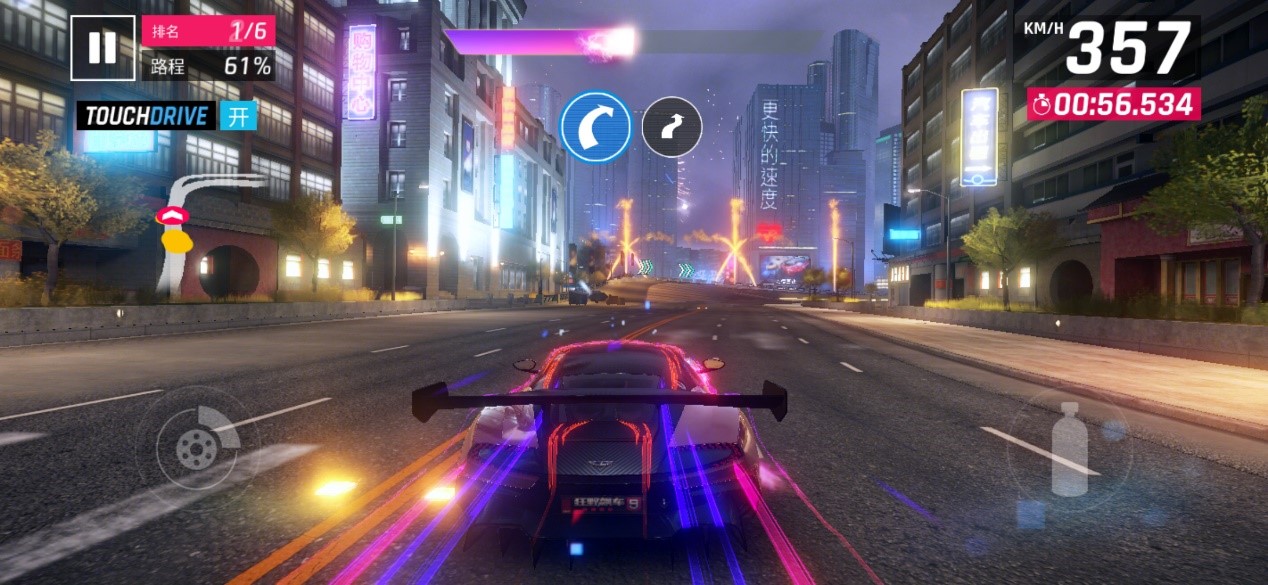Activate the nitro bottle boost
Viewport: 1268px width, 585px height.
(1068, 449)
